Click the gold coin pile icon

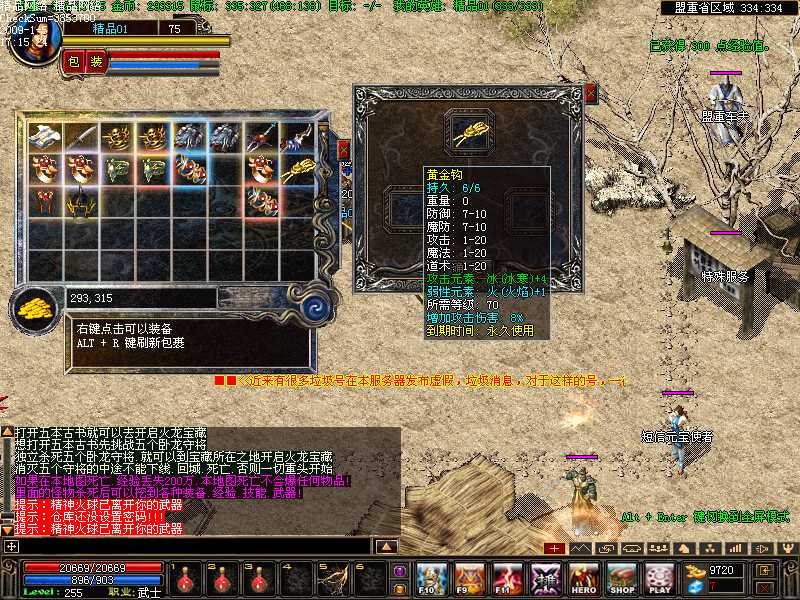click(37, 305)
